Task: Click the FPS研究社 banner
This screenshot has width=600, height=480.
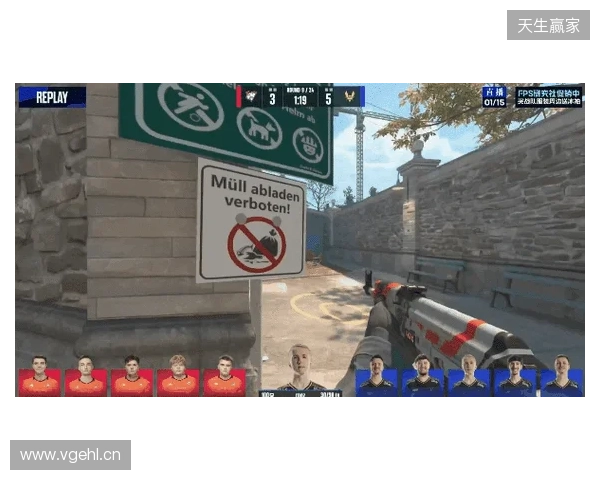Action: click(548, 96)
